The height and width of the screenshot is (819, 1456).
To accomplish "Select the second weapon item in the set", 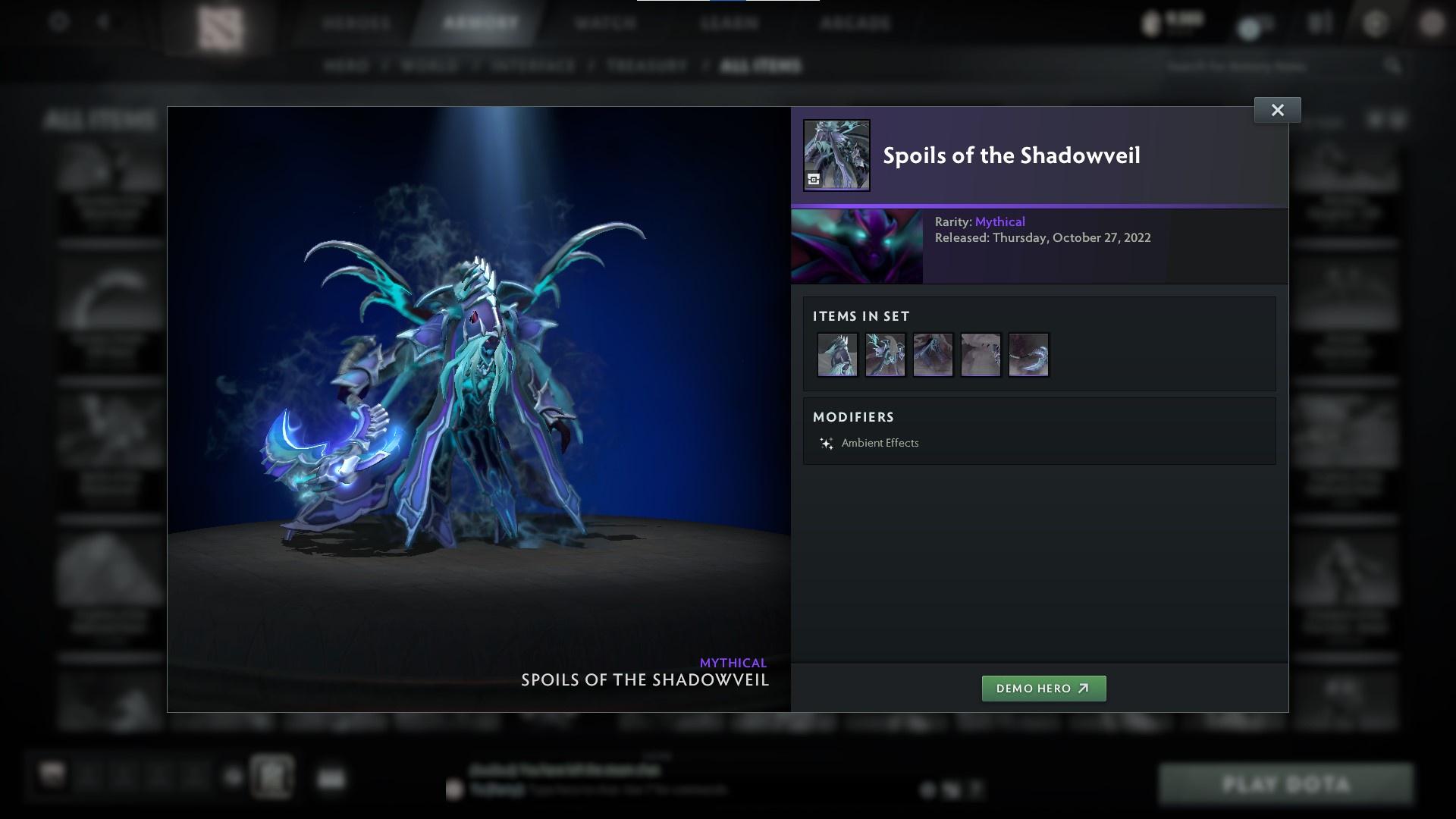I will [885, 354].
